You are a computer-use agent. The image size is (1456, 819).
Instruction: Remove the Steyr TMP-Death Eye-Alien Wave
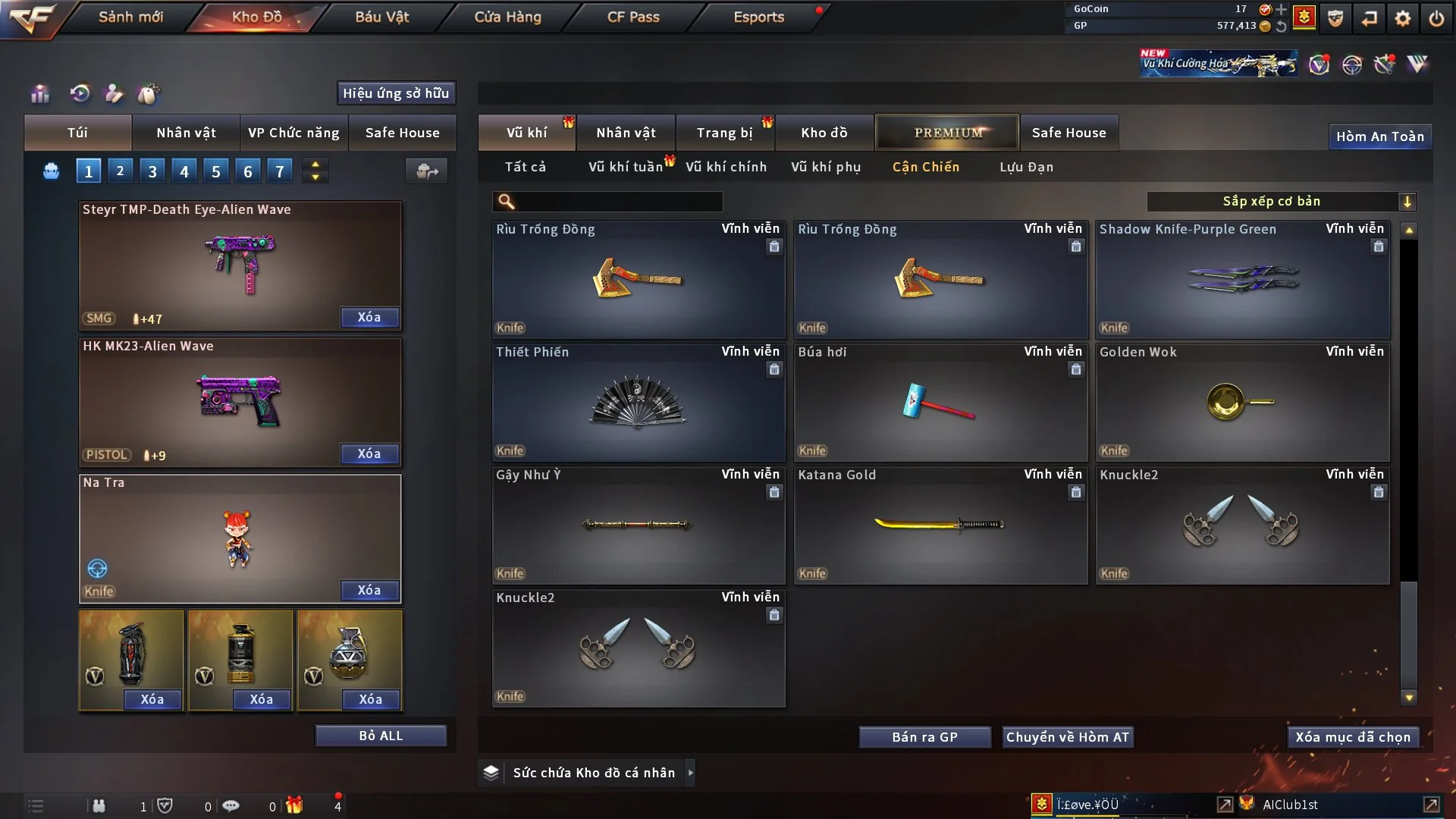[x=369, y=318]
